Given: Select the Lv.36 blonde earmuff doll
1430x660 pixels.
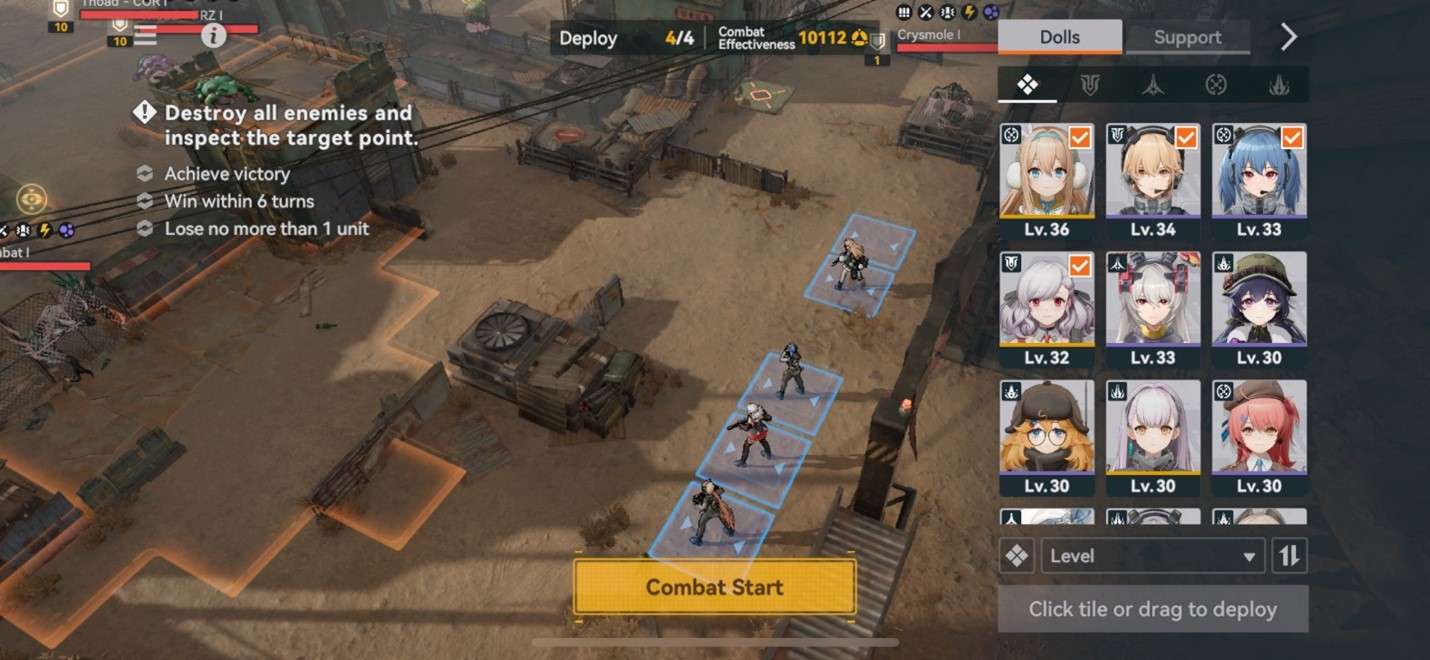Looking at the screenshot, I should [x=1046, y=181].
